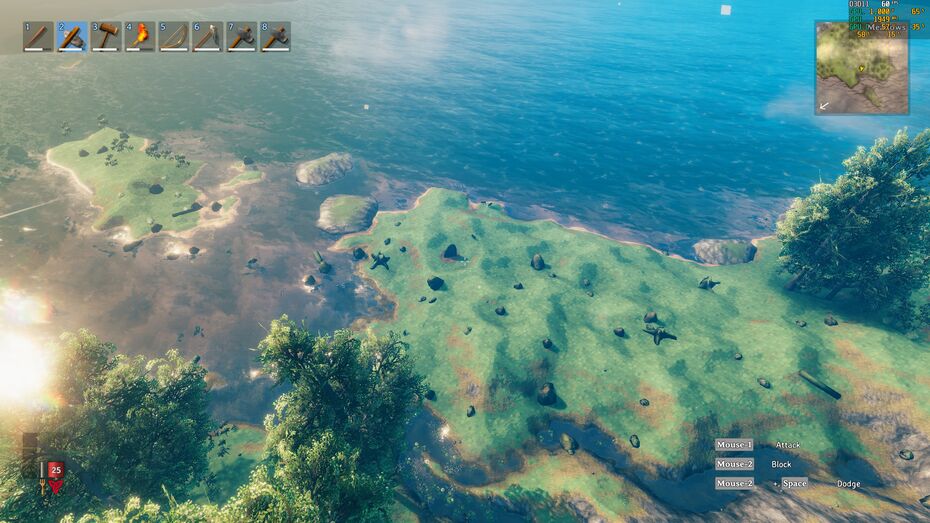Choose the burning torch hotbar slot
Viewport: 930px width, 523px height.
coord(140,37)
